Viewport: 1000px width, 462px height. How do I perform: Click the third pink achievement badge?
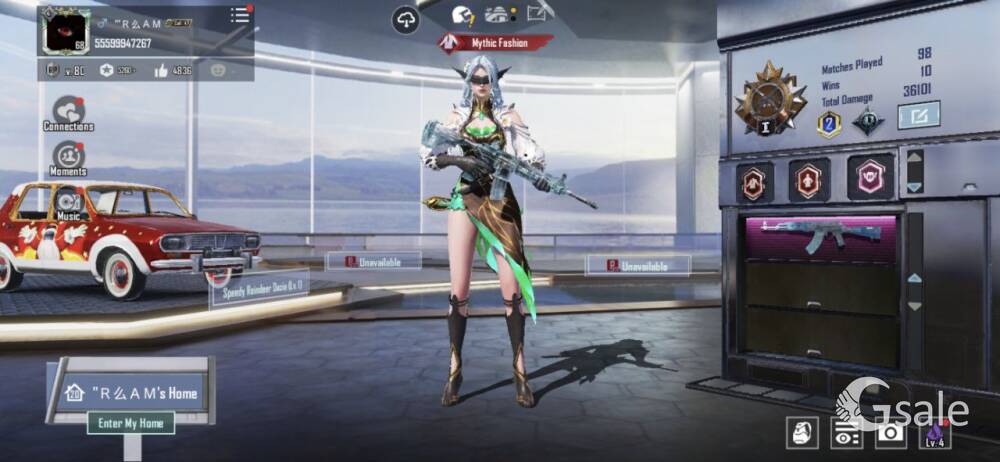870,178
